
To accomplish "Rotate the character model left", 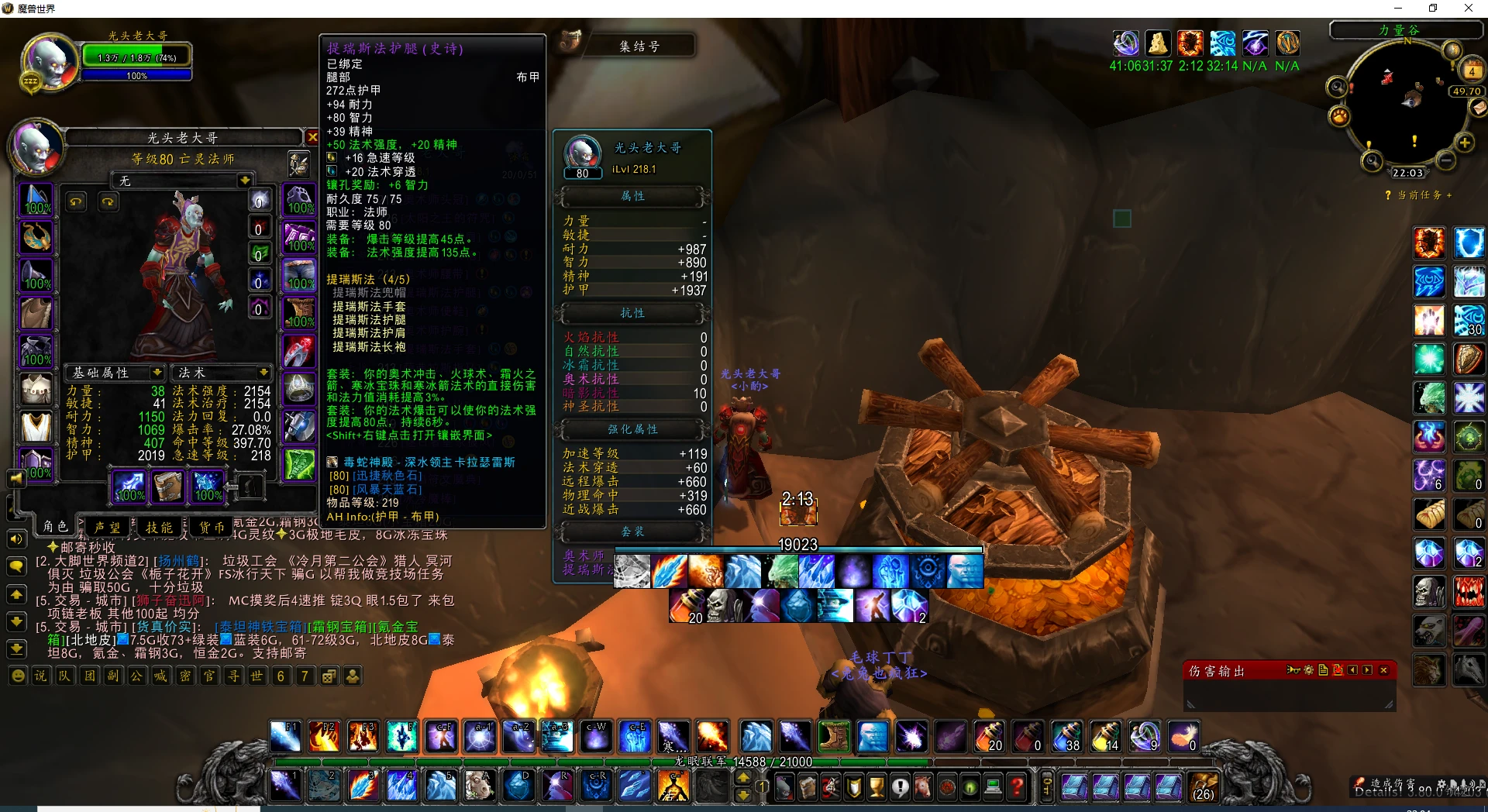I will coord(76,202).
